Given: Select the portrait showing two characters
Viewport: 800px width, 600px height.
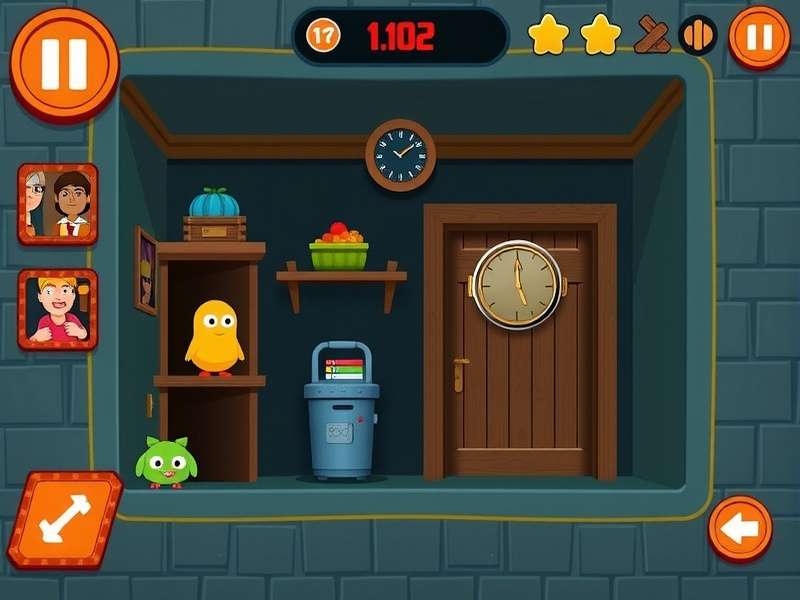Looking at the screenshot, I should click(x=58, y=204).
